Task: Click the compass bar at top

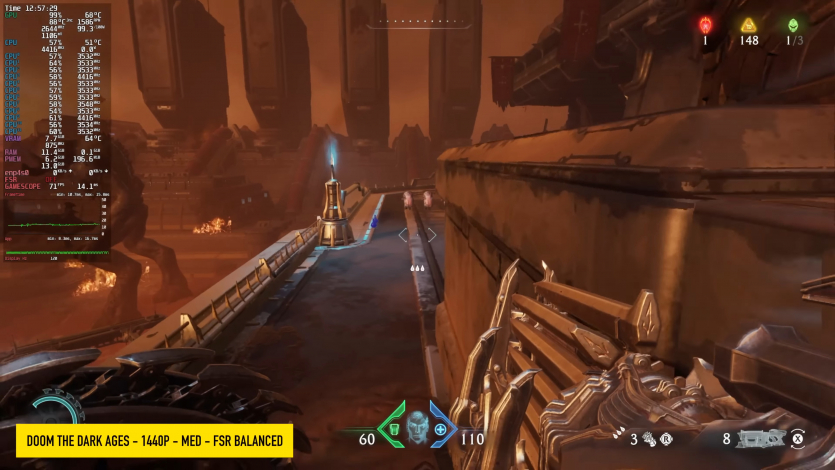Action: 417,20
